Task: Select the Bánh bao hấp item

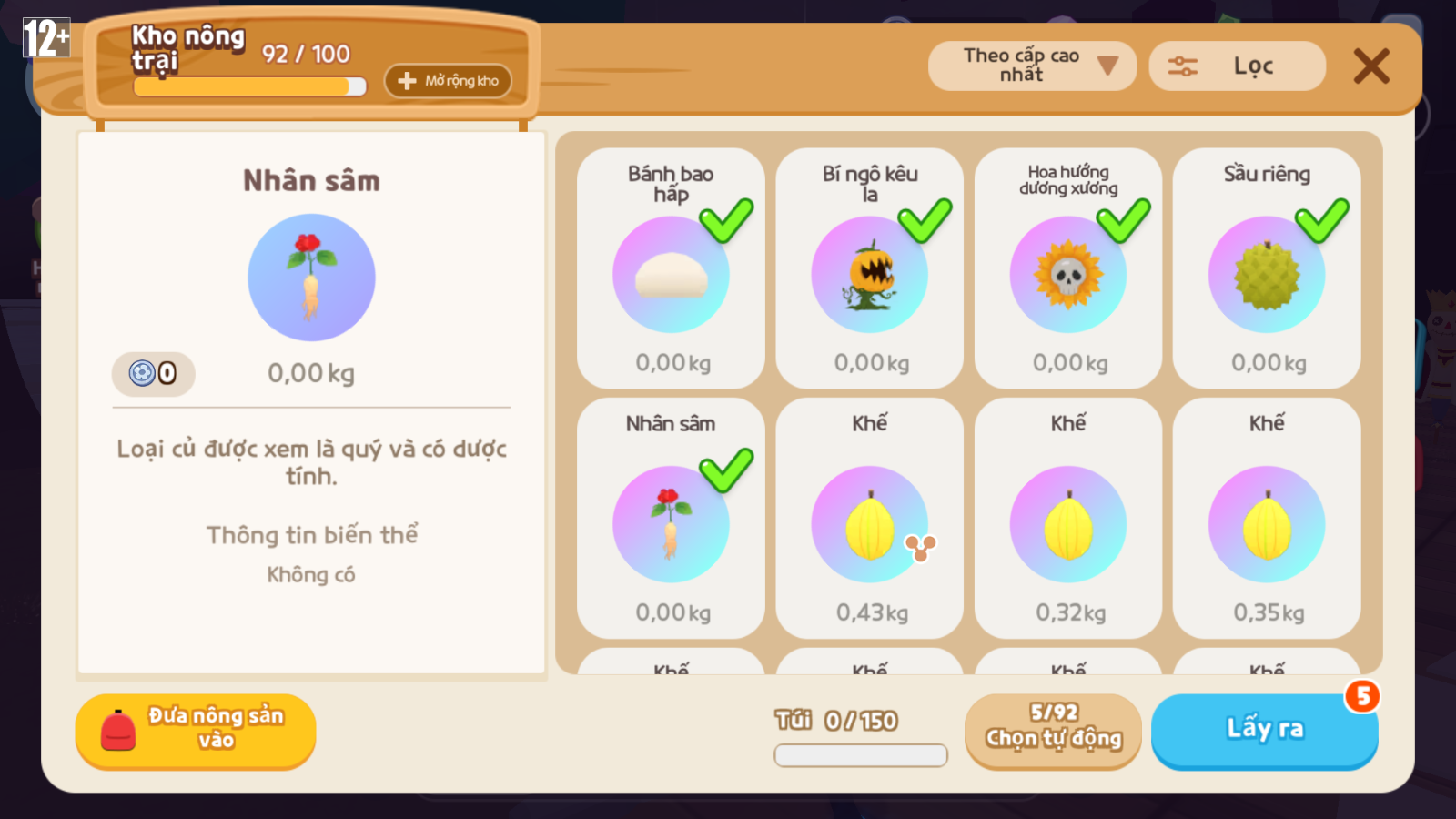Action: tap(671, 269)
